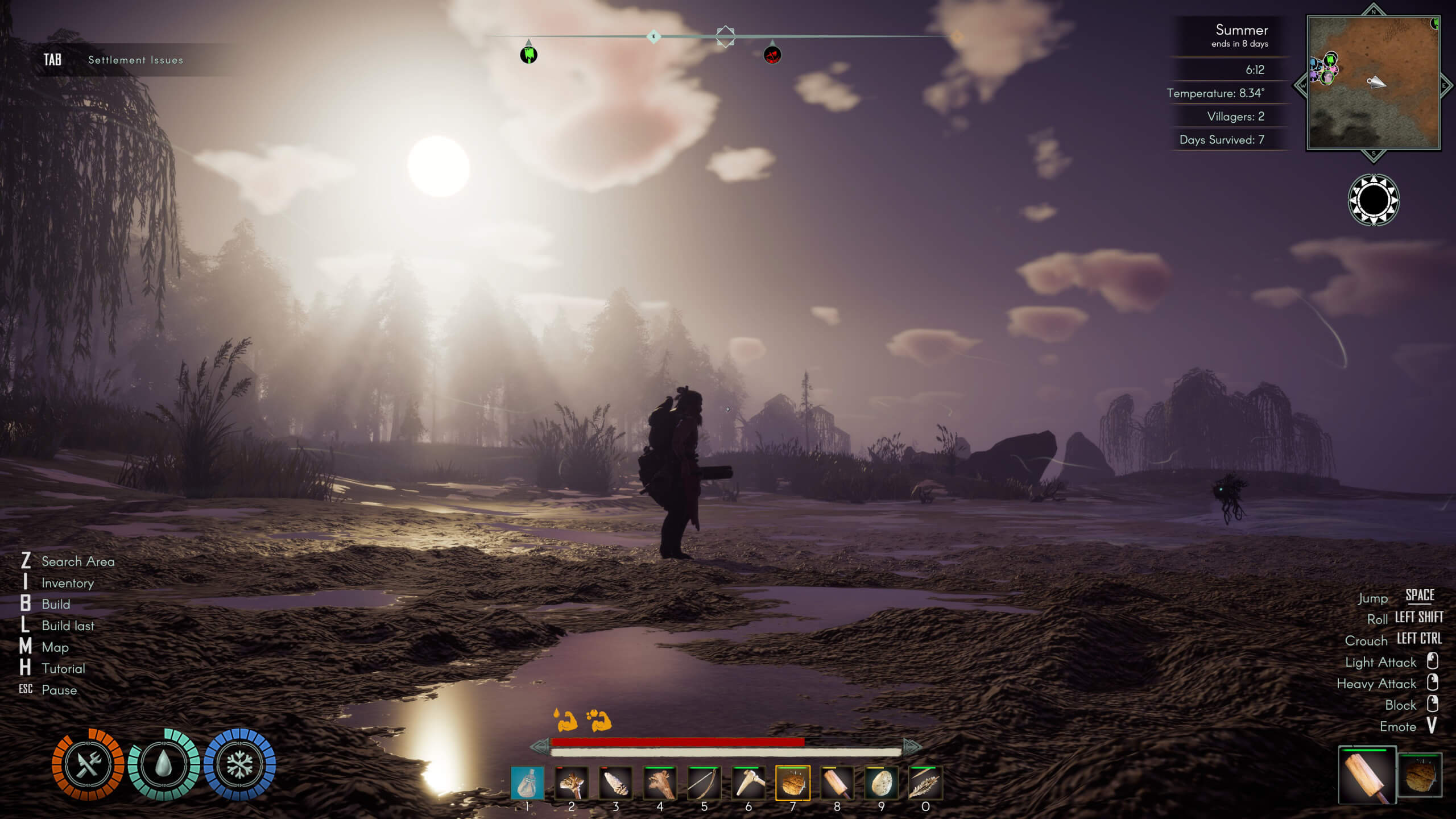Open the compass rose dial below the minimap
1456x819 pixels.
[1374, 201]
